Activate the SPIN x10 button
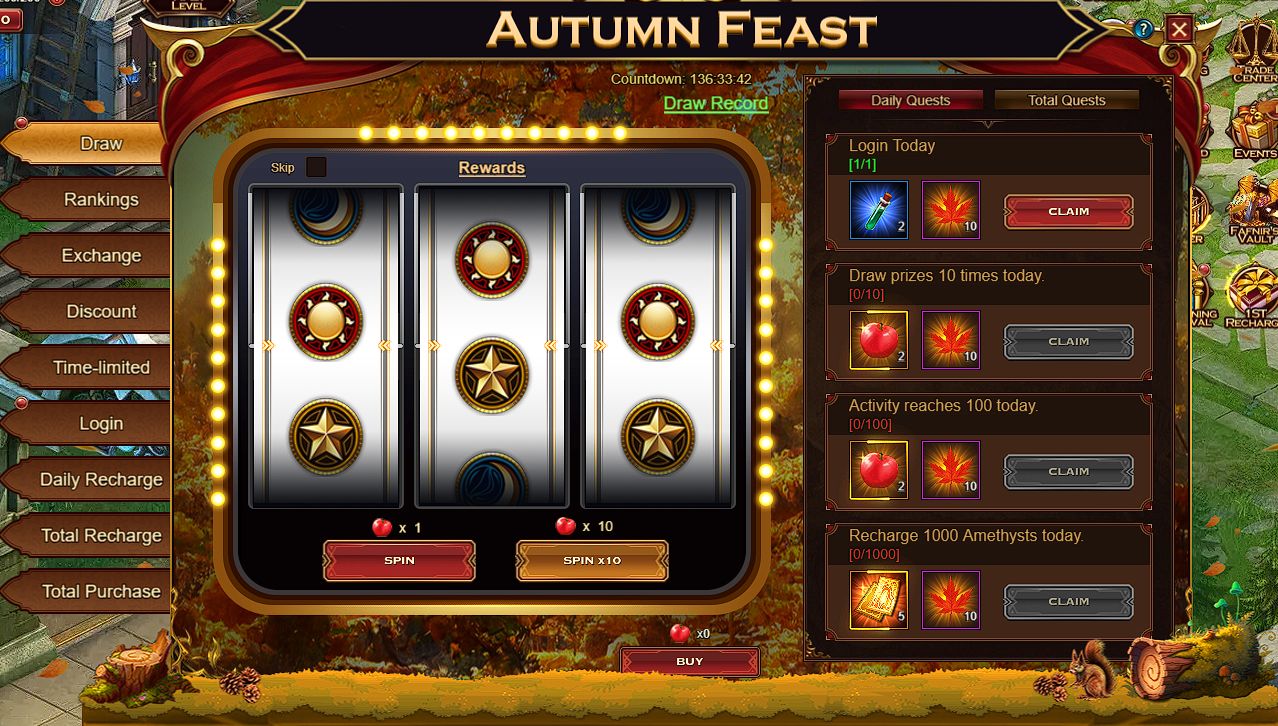The image size is (1278, 726). tap(592, 561)
